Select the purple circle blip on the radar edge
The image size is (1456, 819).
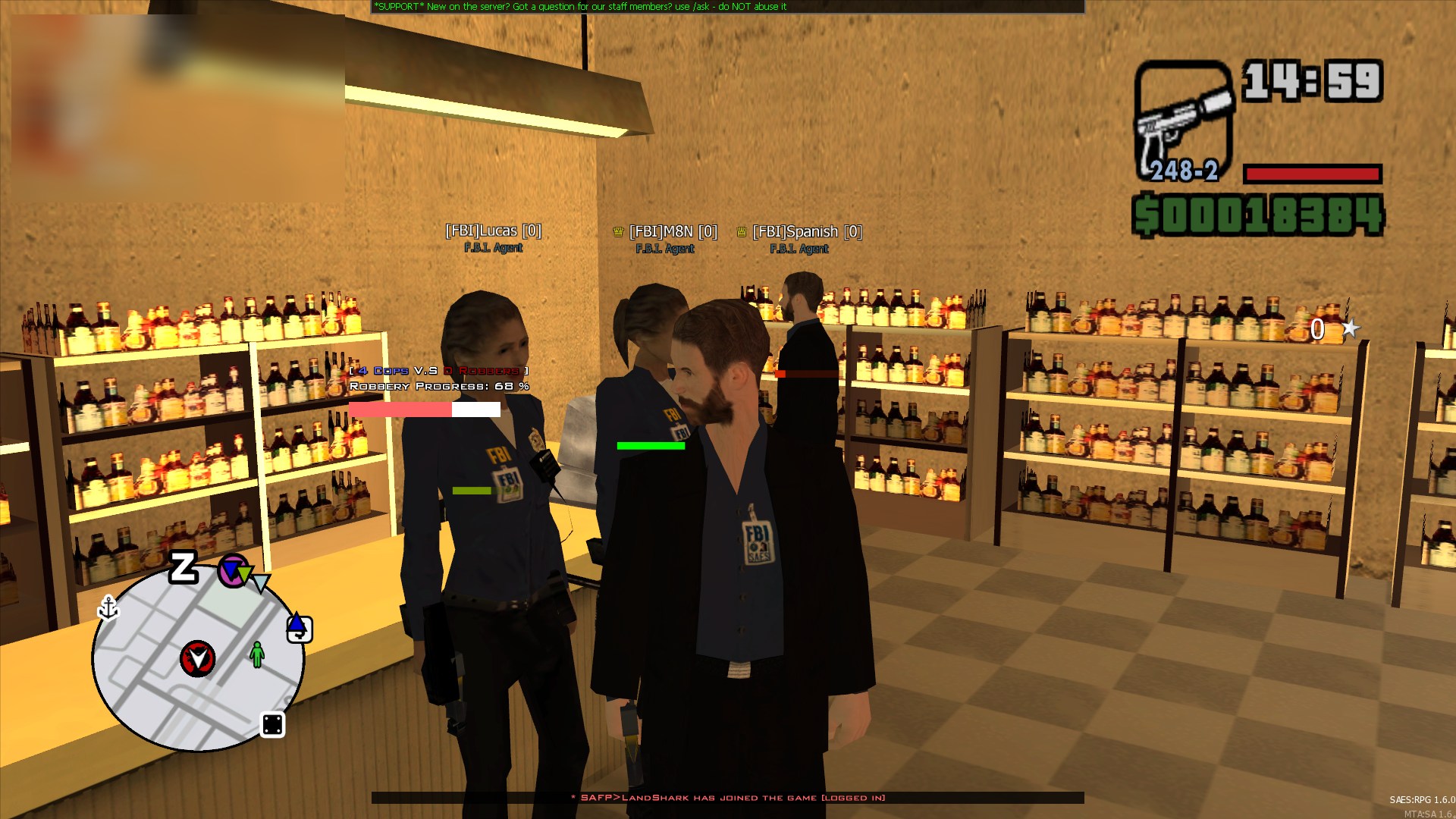pos(231,570)
